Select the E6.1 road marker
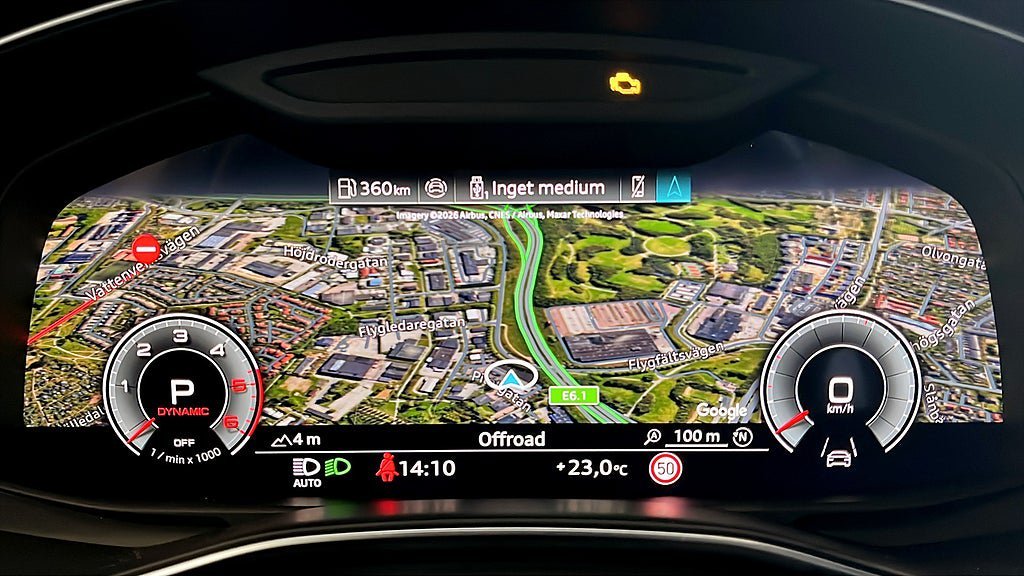1024x576 pixels. [573, 394]
